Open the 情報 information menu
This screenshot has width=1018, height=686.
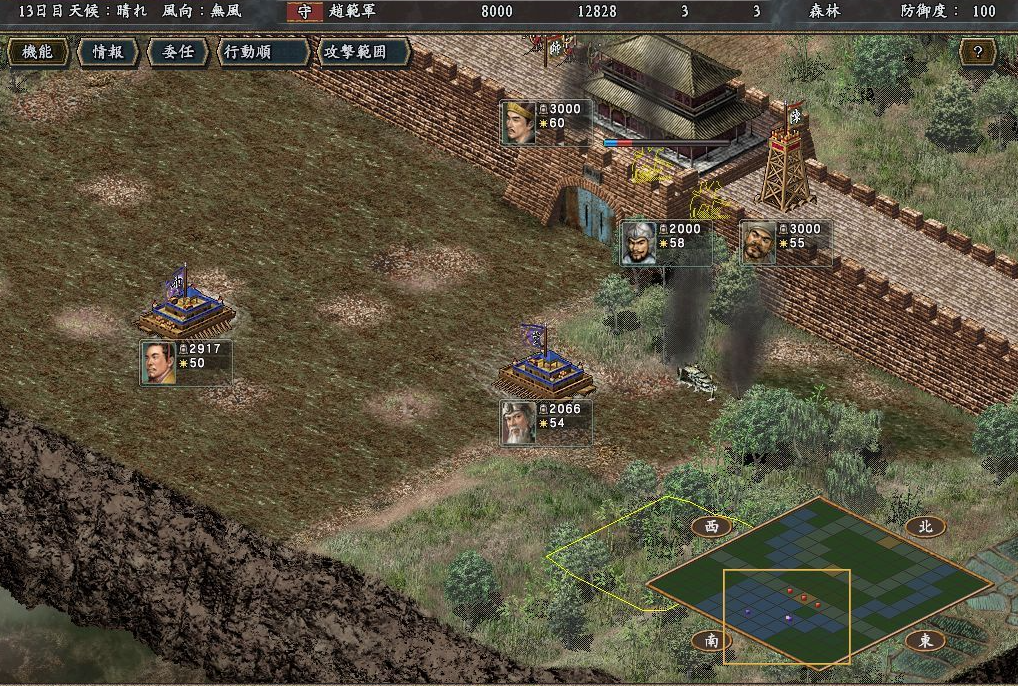[x=107, y=52]
